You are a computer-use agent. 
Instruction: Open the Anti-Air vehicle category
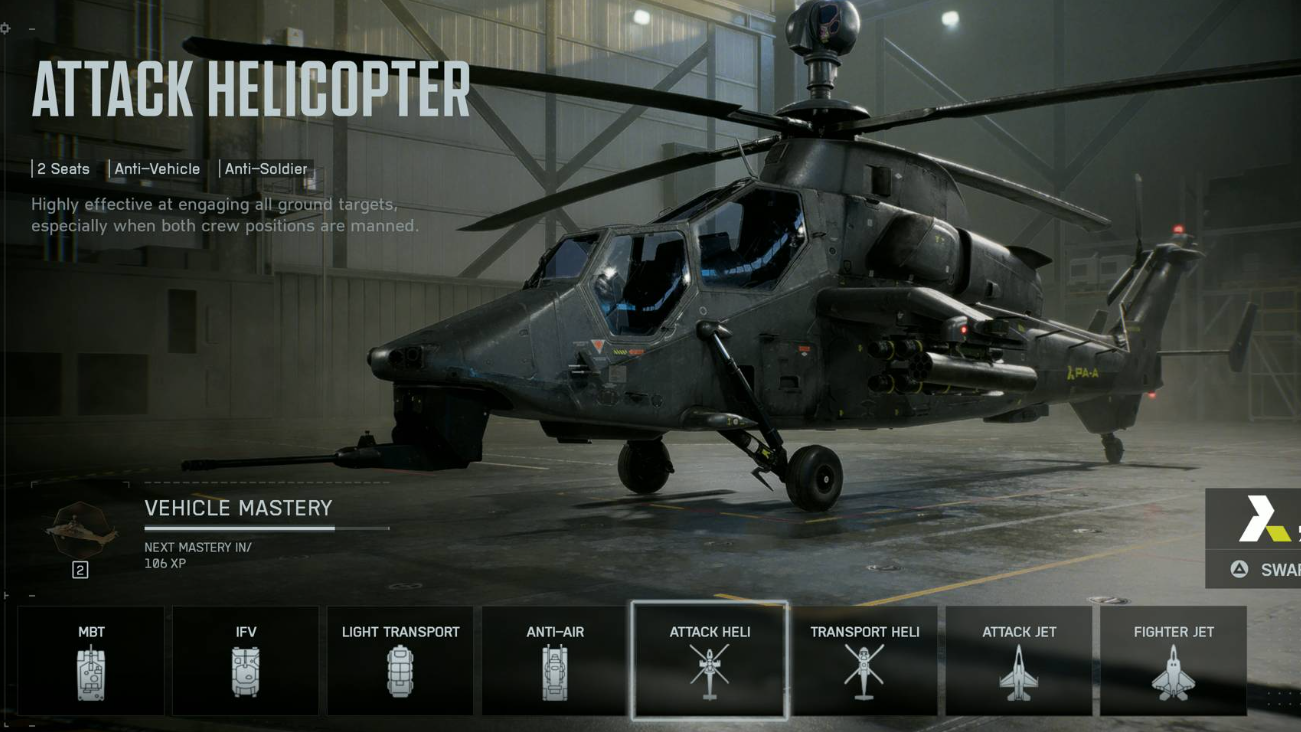pos(555,660)
